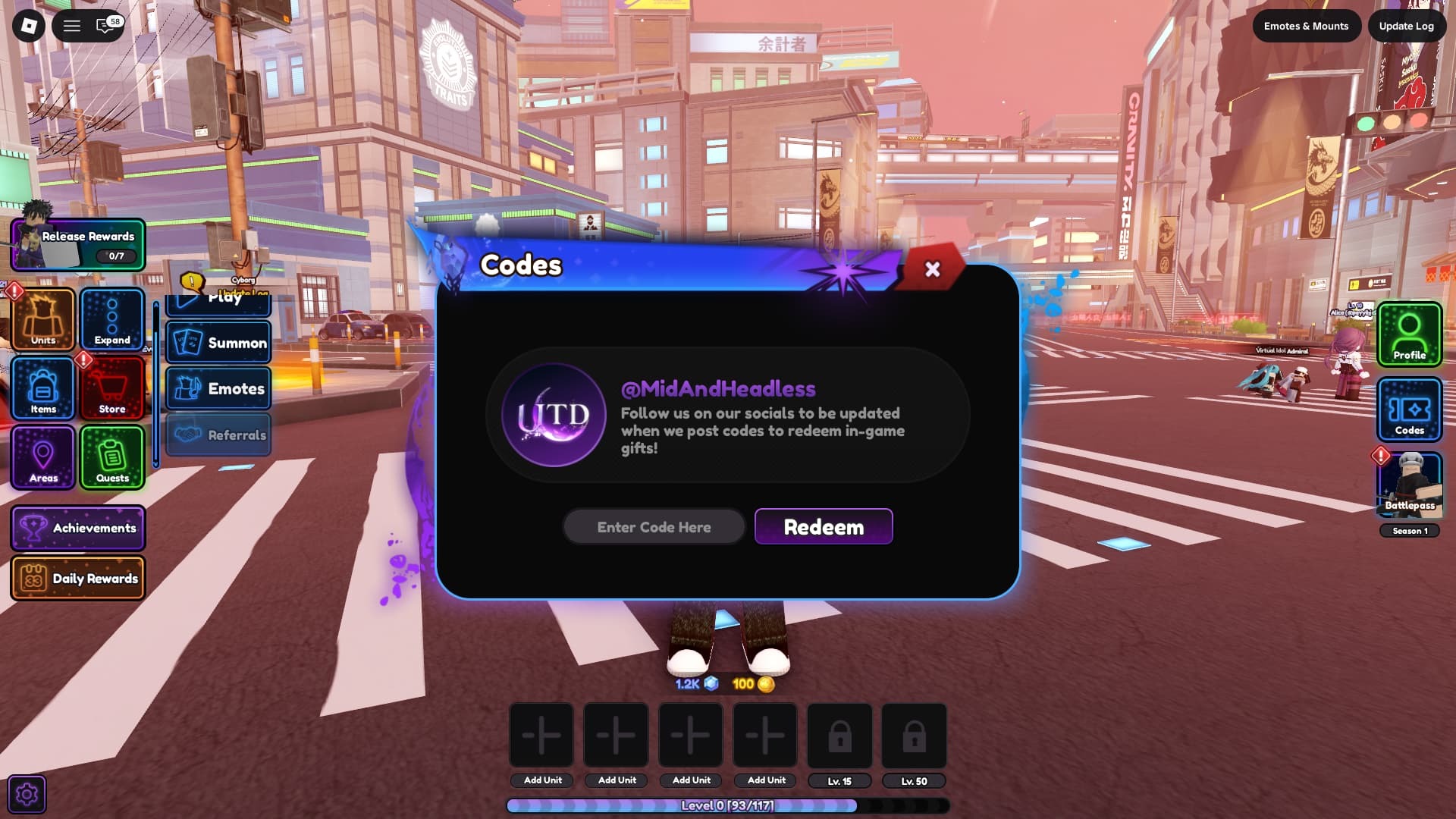1456x819 pixels.
Task: Open your Profile on the right sidebar
Action: (x=1408, y=334)
